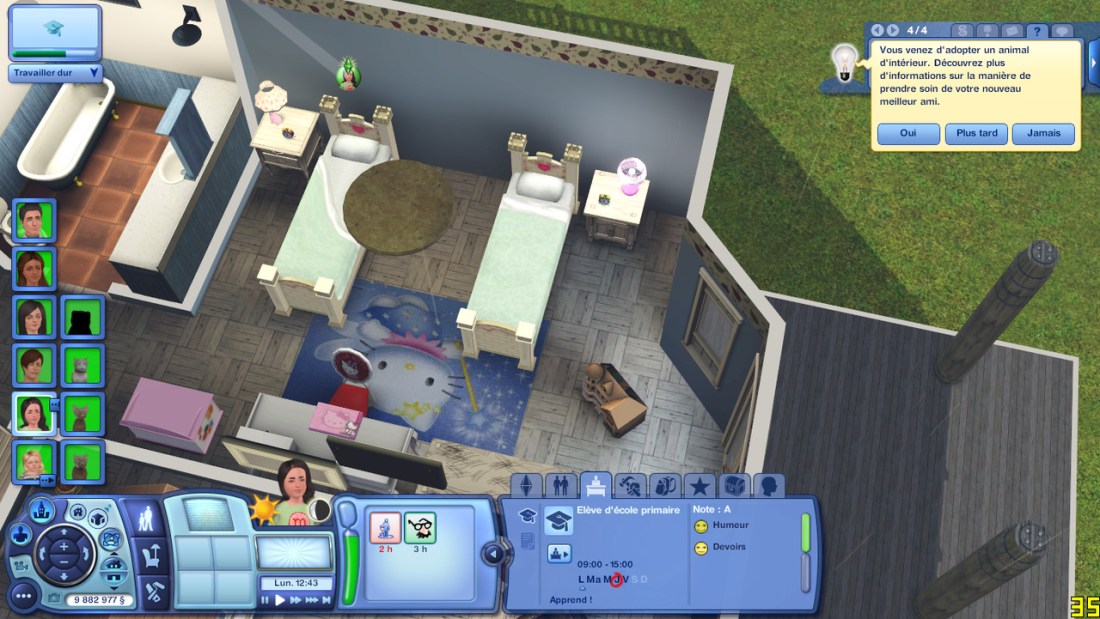Click the disguise glasses moodlet icon

(x=420, y=526)
